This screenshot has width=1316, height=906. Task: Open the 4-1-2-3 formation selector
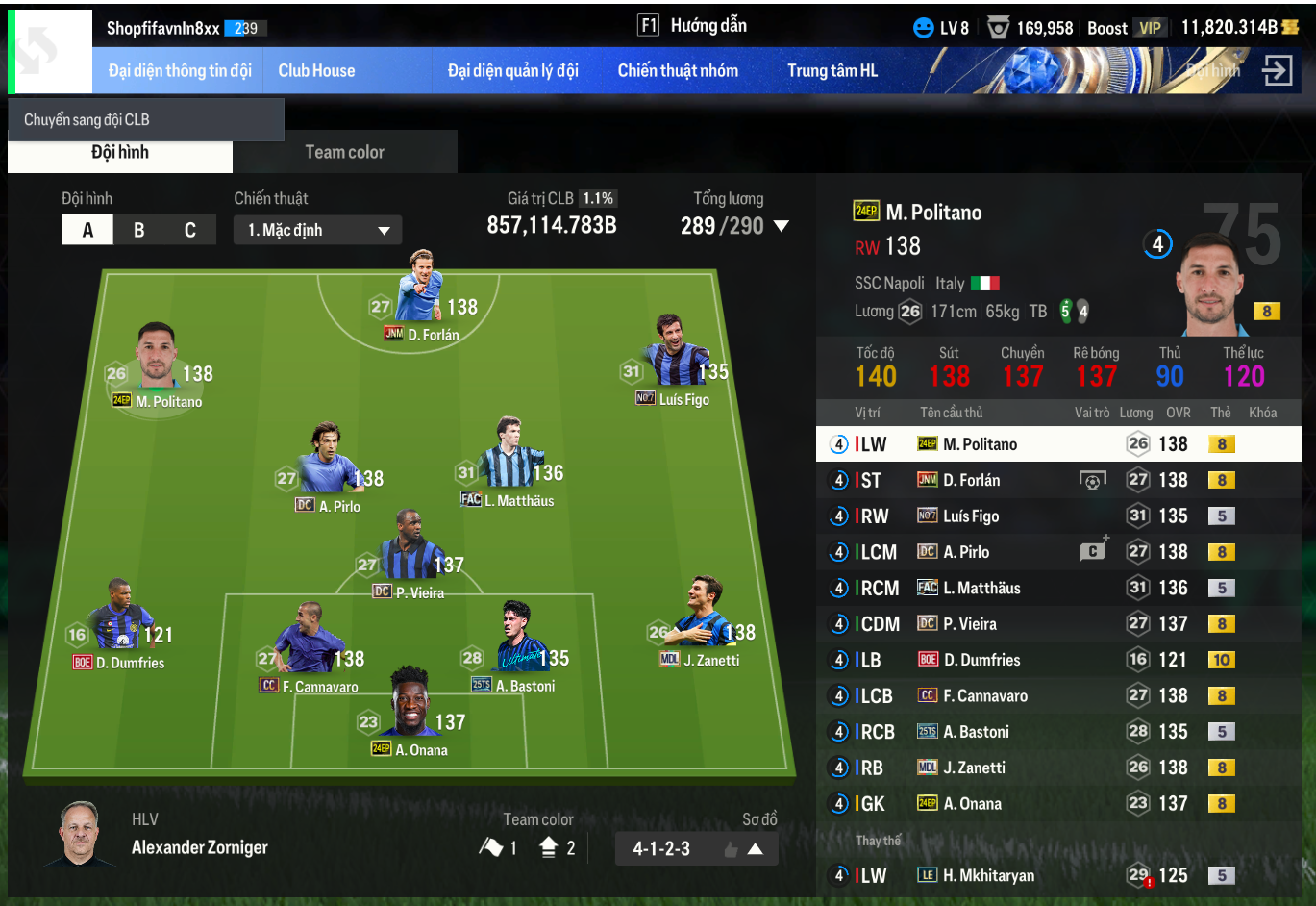tap(696, 848)
